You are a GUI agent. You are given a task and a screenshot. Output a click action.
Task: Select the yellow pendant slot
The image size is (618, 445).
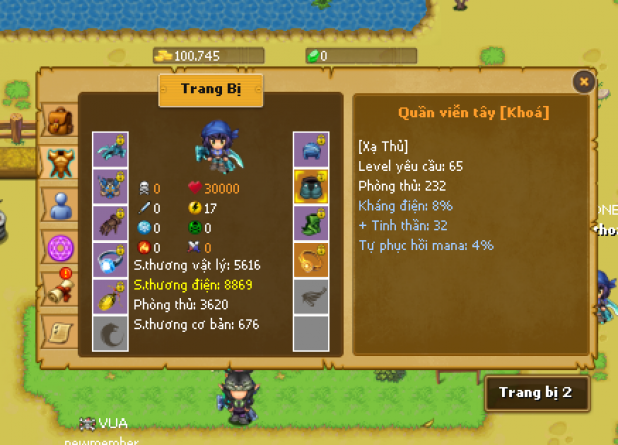coord(110,297)
